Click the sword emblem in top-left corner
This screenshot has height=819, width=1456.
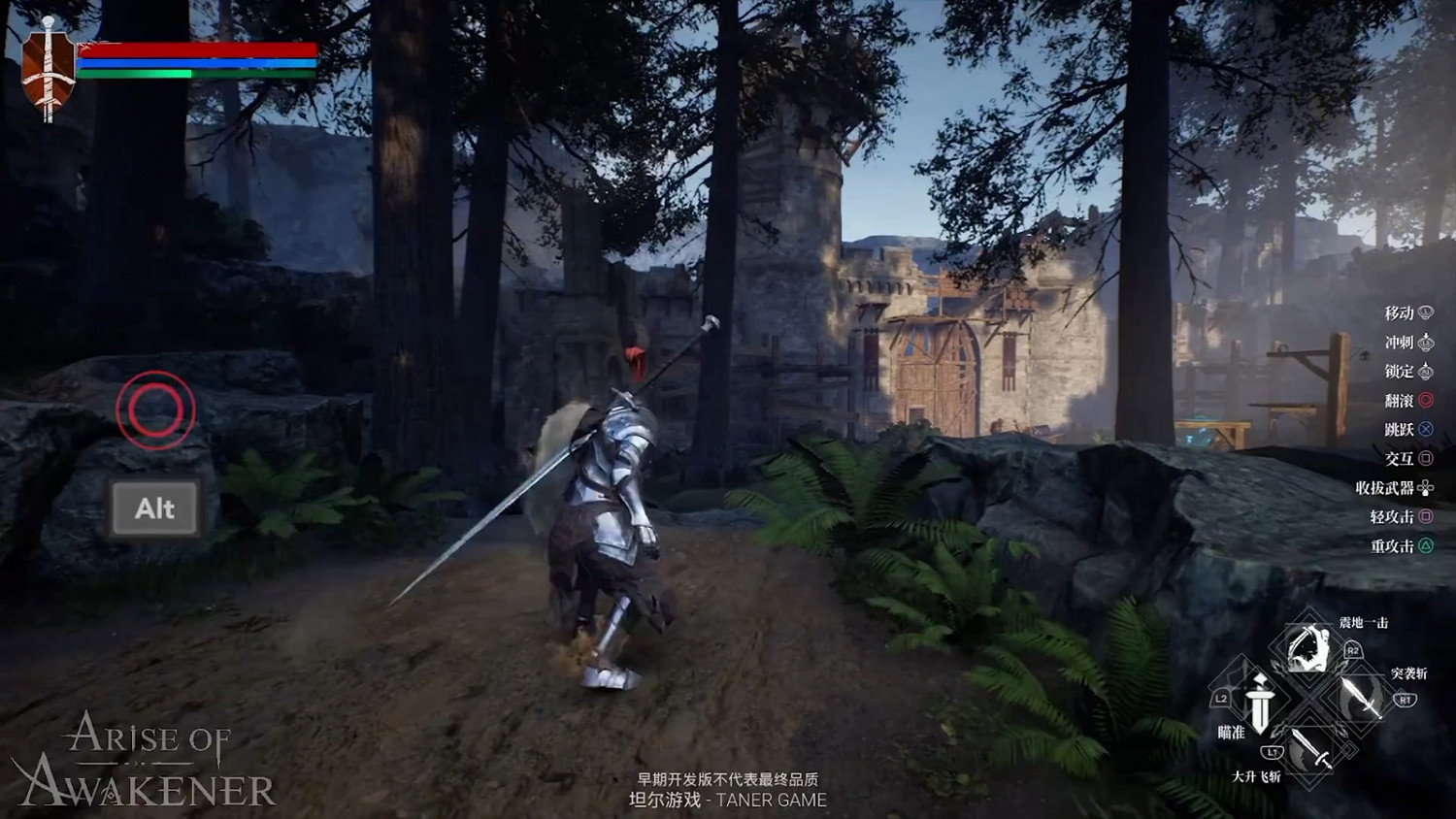(x=47, y=60)
